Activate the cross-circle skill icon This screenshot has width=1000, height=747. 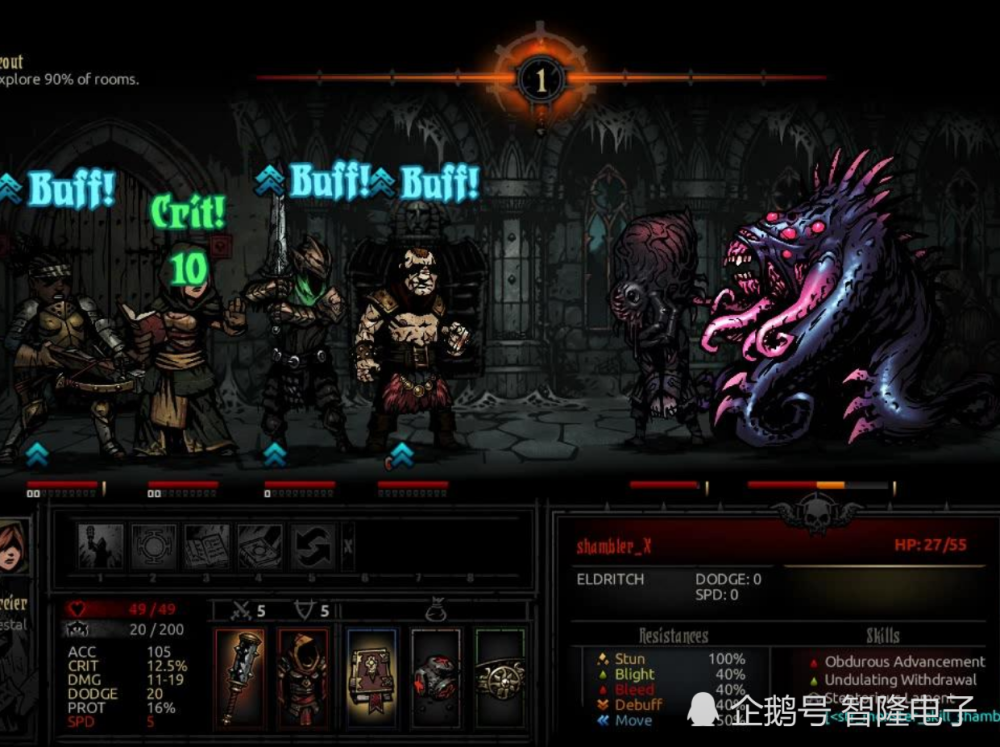(x=154, y=546)
